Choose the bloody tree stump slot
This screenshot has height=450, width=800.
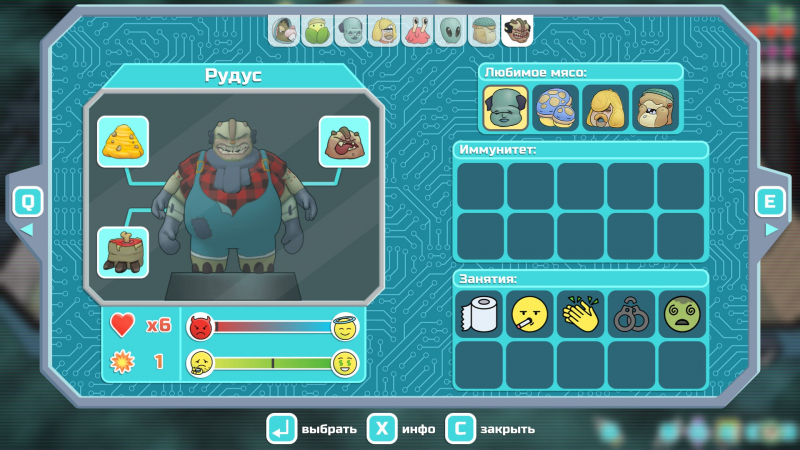(x=123, y=251)
